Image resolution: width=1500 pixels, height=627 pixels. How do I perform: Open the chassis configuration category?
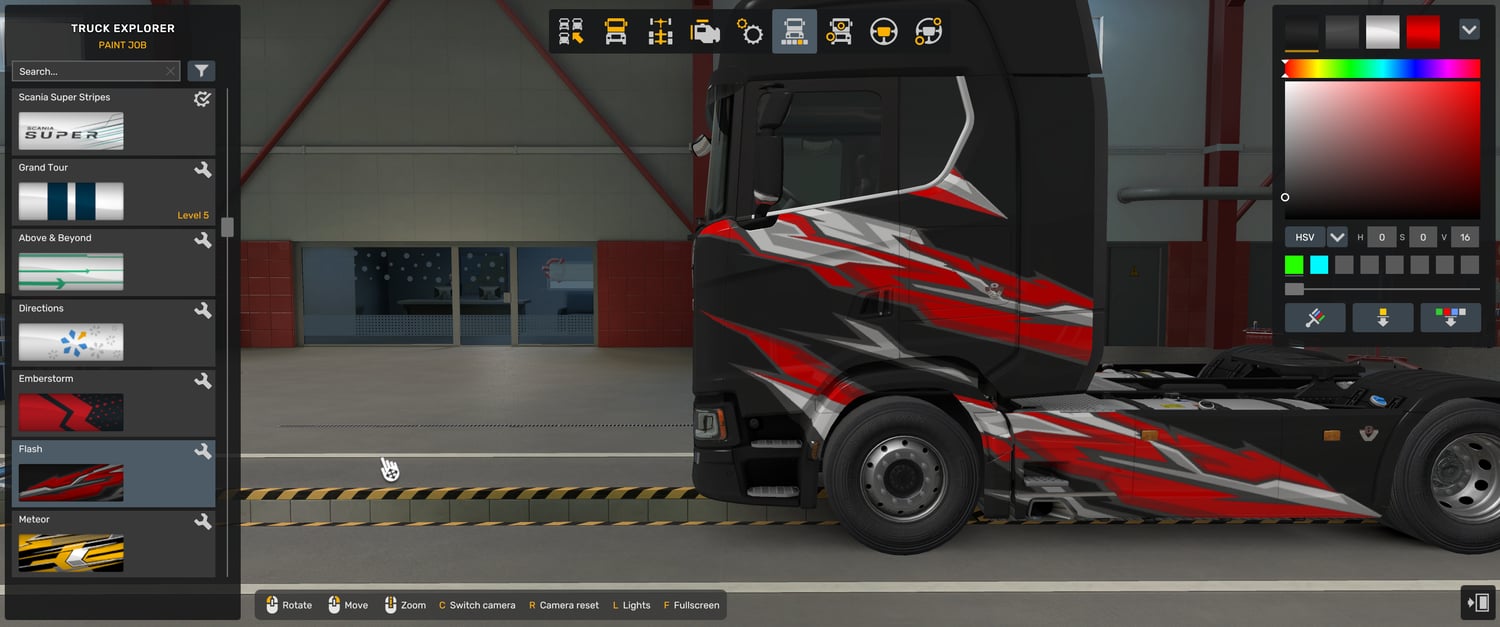[x=660, y=32]
